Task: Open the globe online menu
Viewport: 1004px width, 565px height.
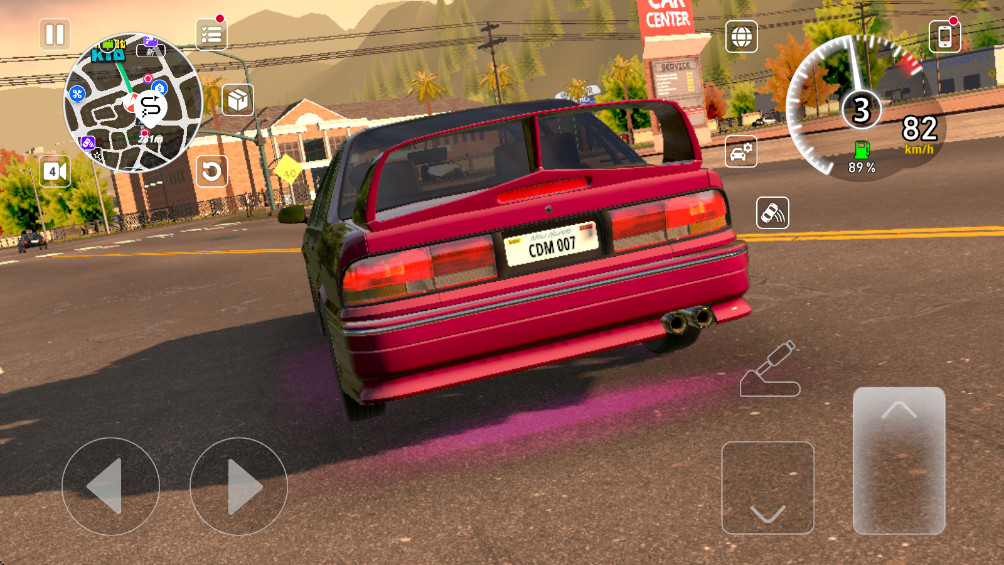Action: point(741,37)
